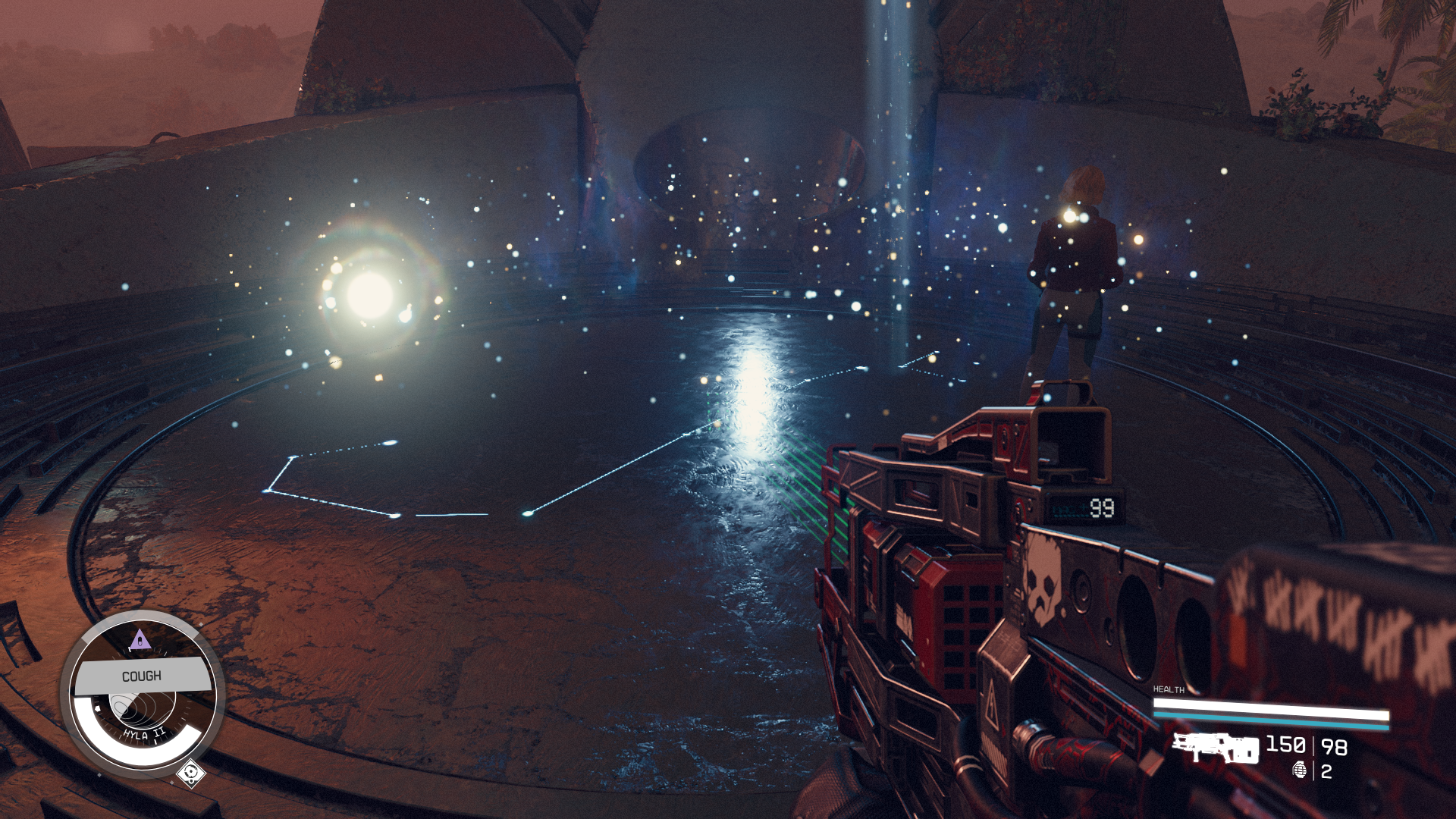The width and height of the screenshot is (1456, 819).
Task: Click the grenade icon
Action: pos(1300,770)
